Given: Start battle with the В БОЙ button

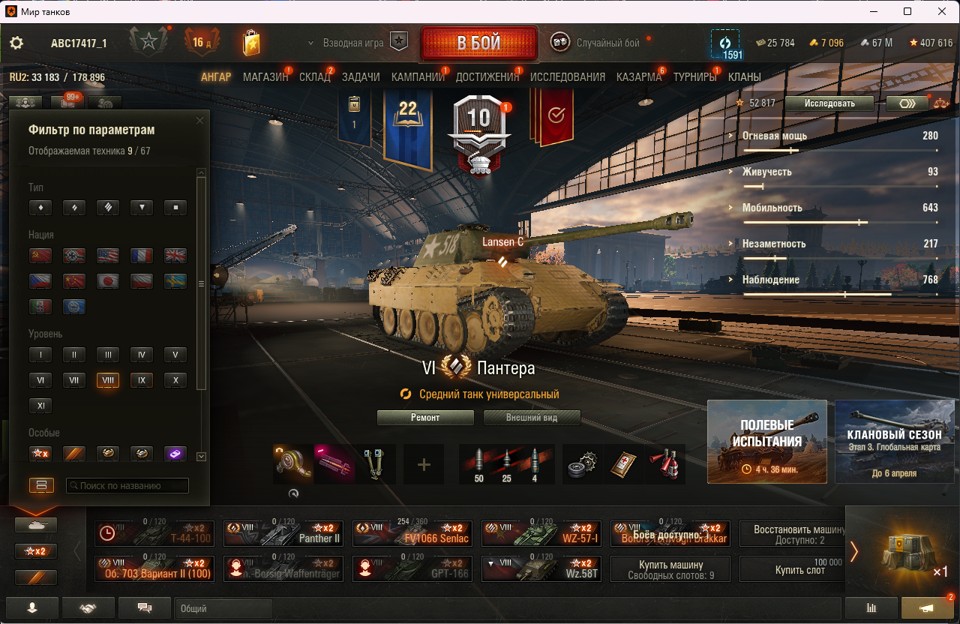Looking at the screenshot, I should coord(478,43).
